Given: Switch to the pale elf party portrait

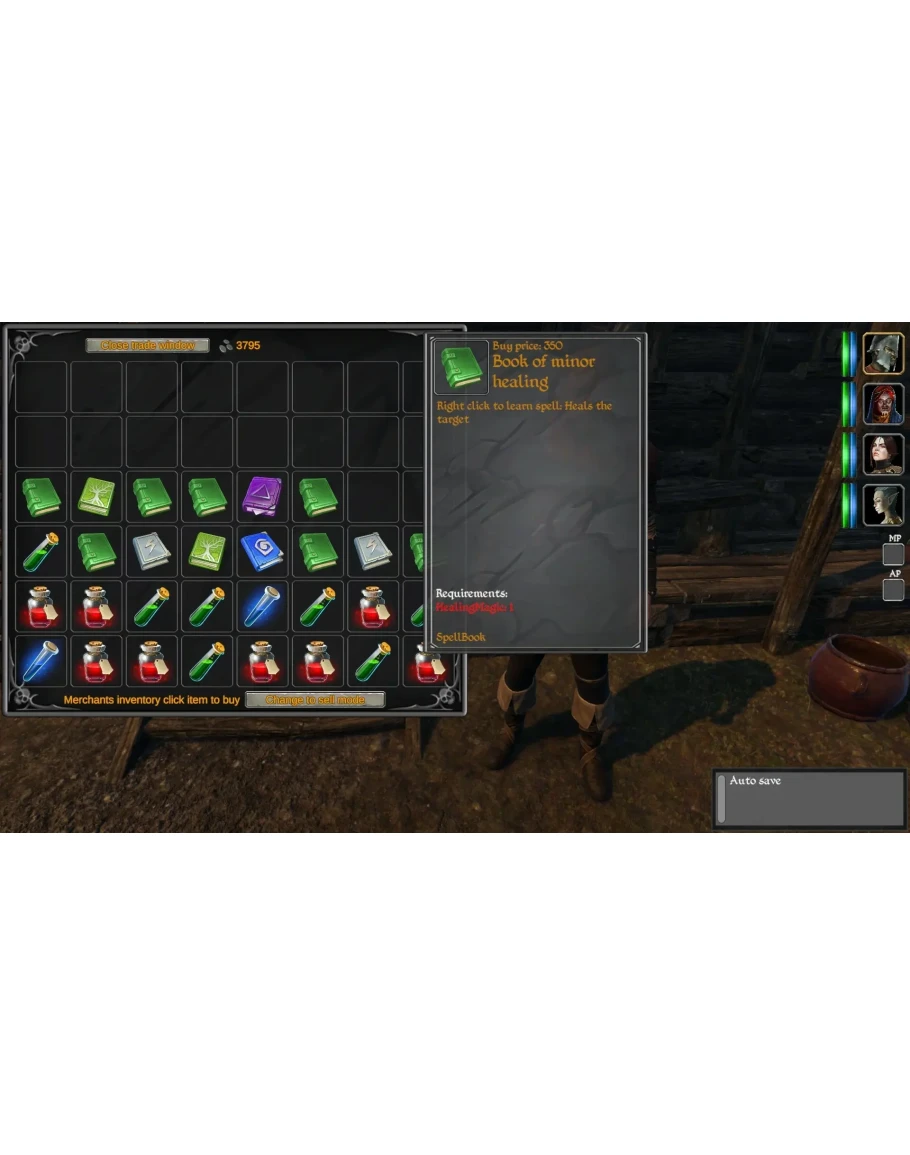Looking at the screenshot, I should pyautogui.click(x=883, y=505).
